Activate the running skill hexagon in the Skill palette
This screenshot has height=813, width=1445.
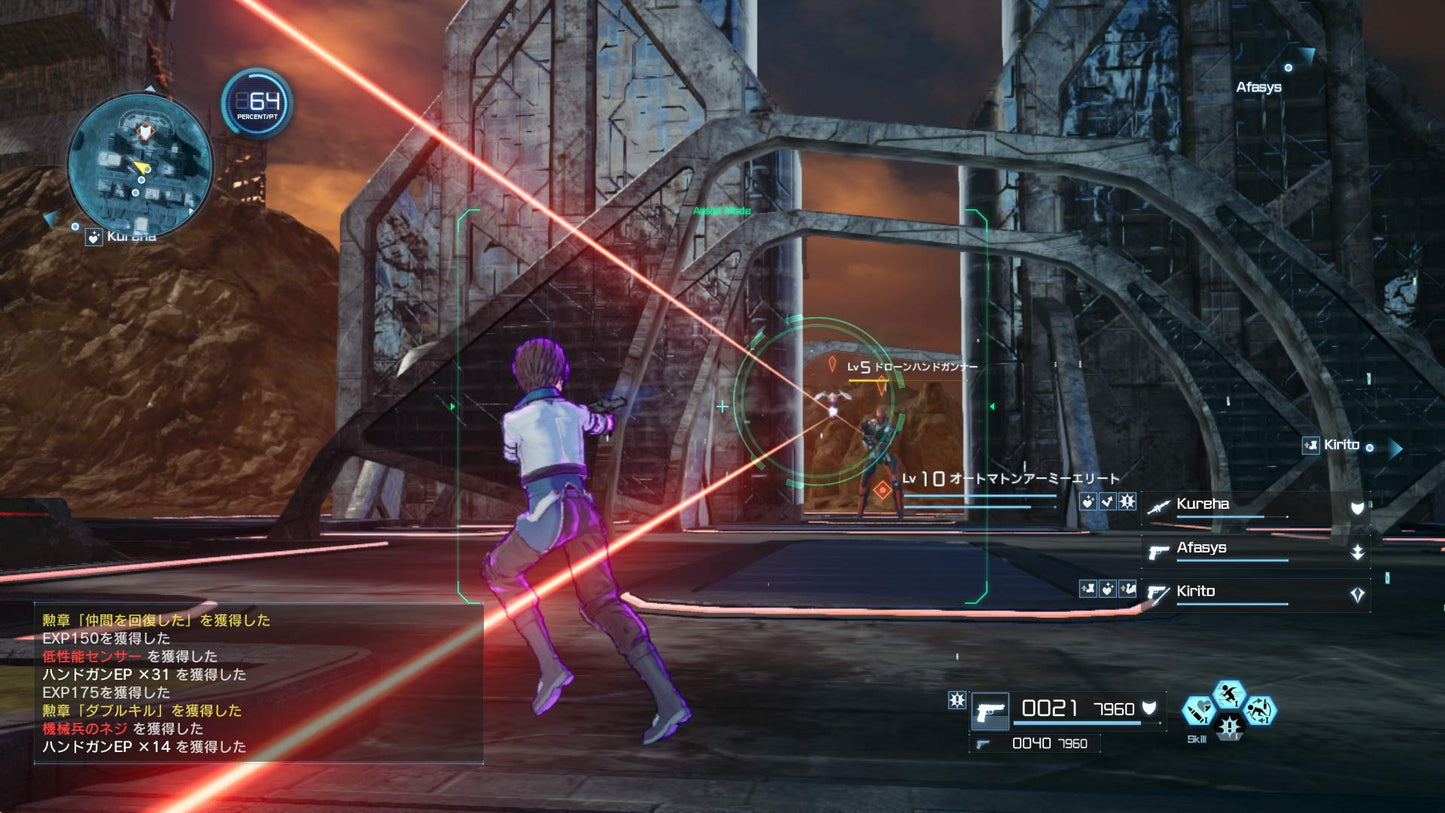(x=1229, y=694)
